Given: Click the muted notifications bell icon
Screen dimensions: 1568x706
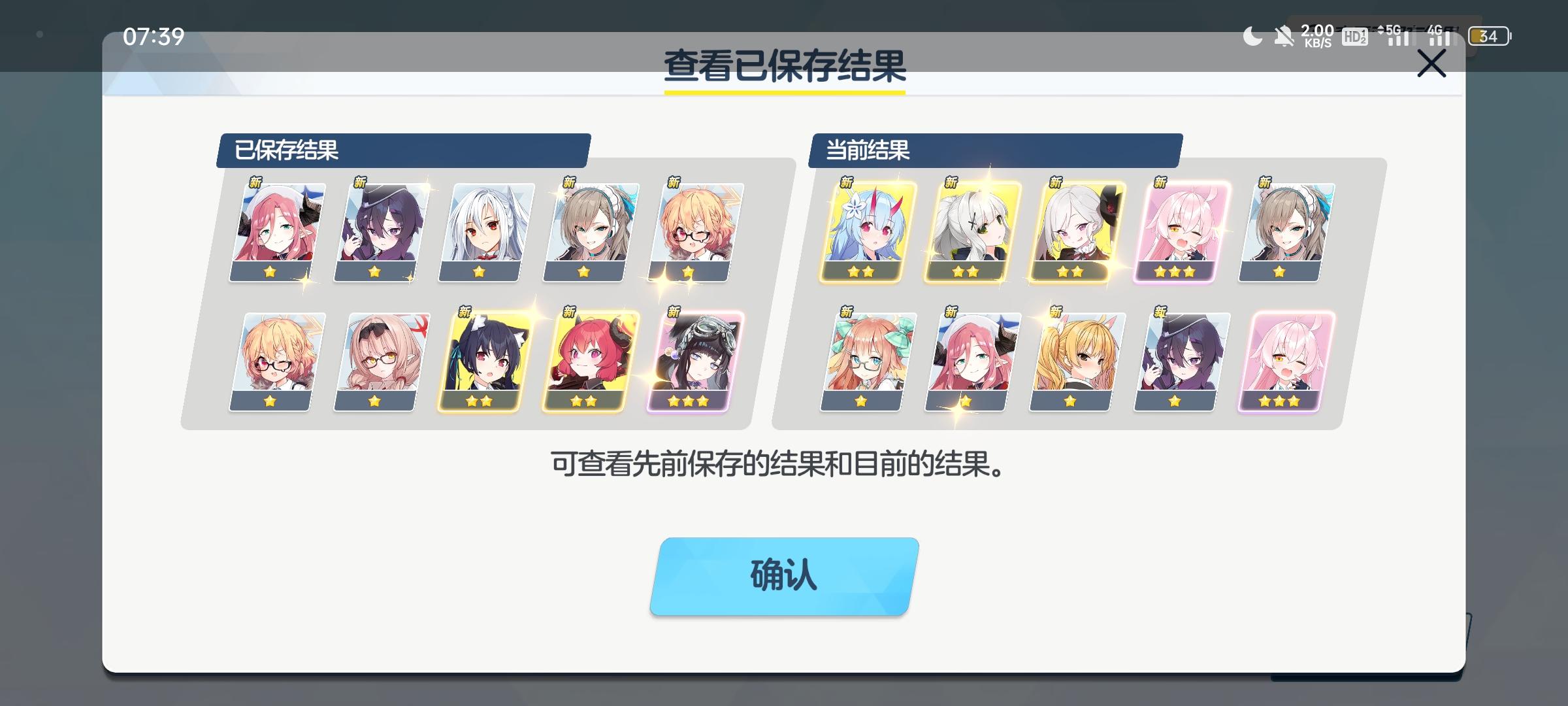Looking at the screenshot, I should click(1284, 37).
